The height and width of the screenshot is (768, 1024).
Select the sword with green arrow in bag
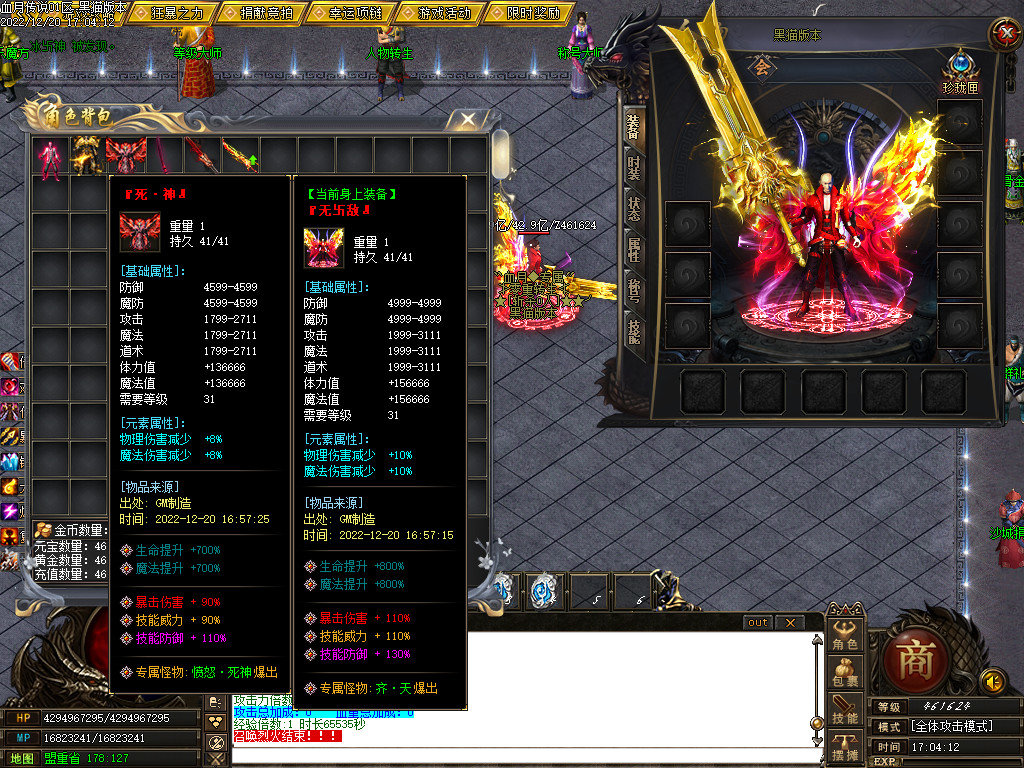click(x=239, y=157)
